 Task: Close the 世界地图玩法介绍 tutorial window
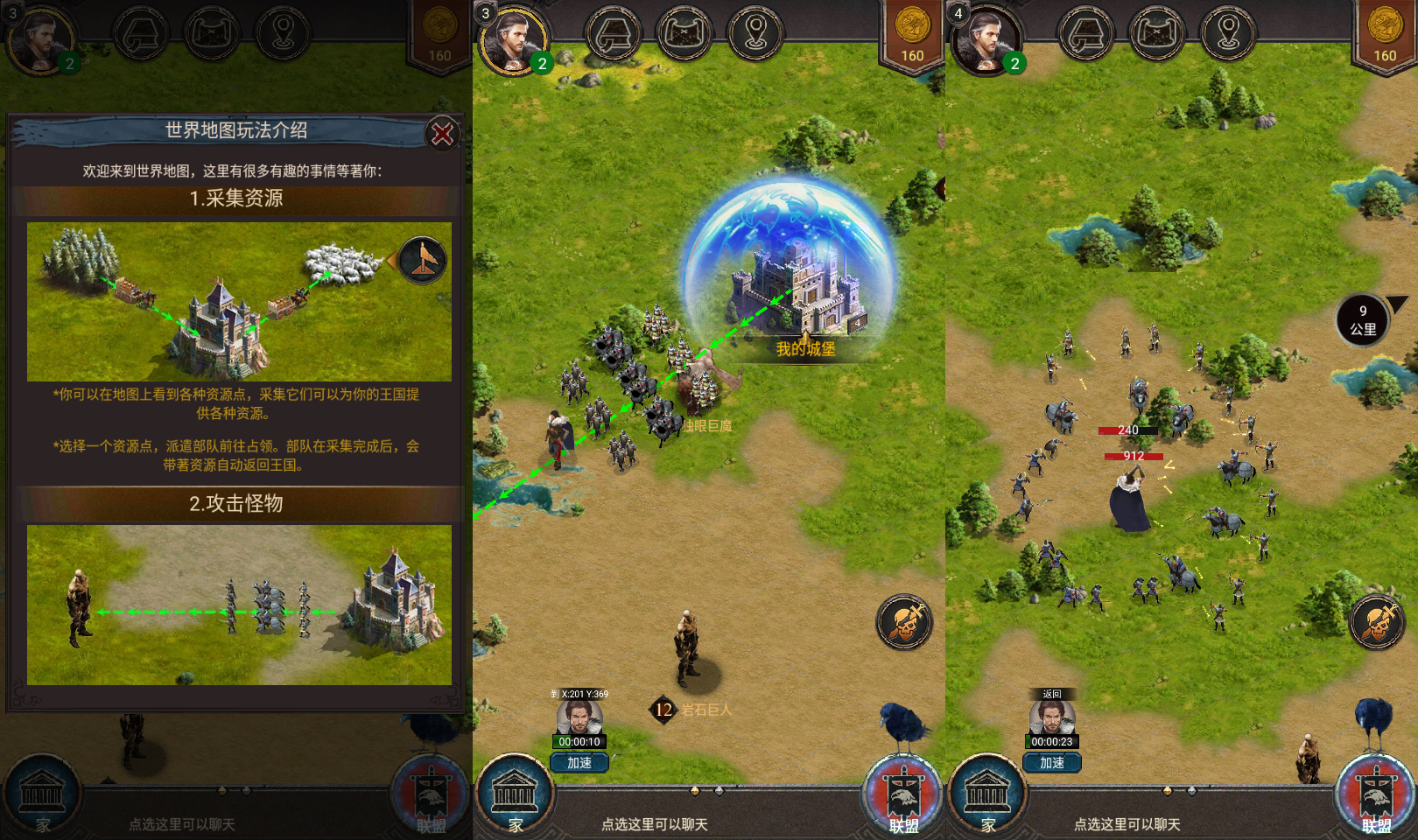pyautogui.click(x=442, y=134)
